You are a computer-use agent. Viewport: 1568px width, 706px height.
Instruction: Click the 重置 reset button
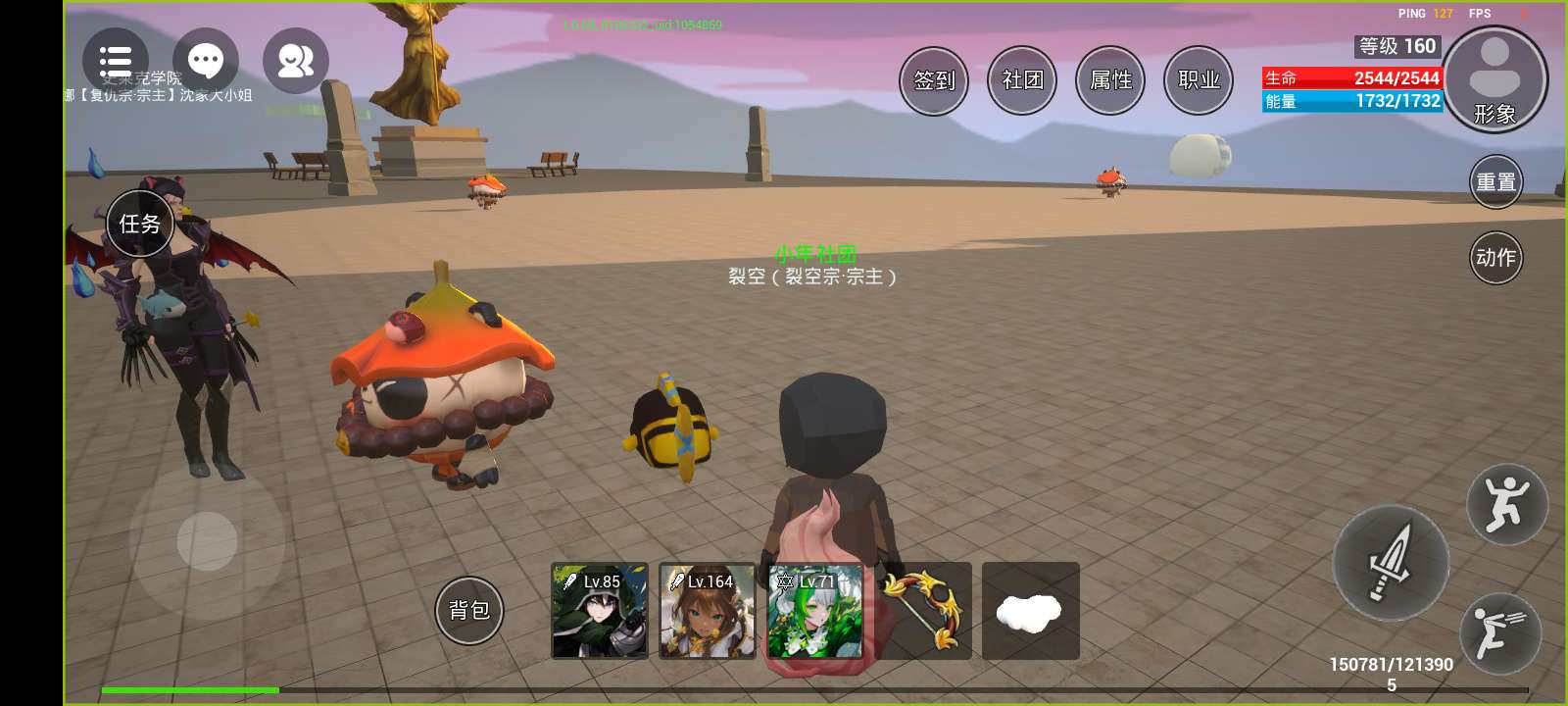click(1495, 182)
